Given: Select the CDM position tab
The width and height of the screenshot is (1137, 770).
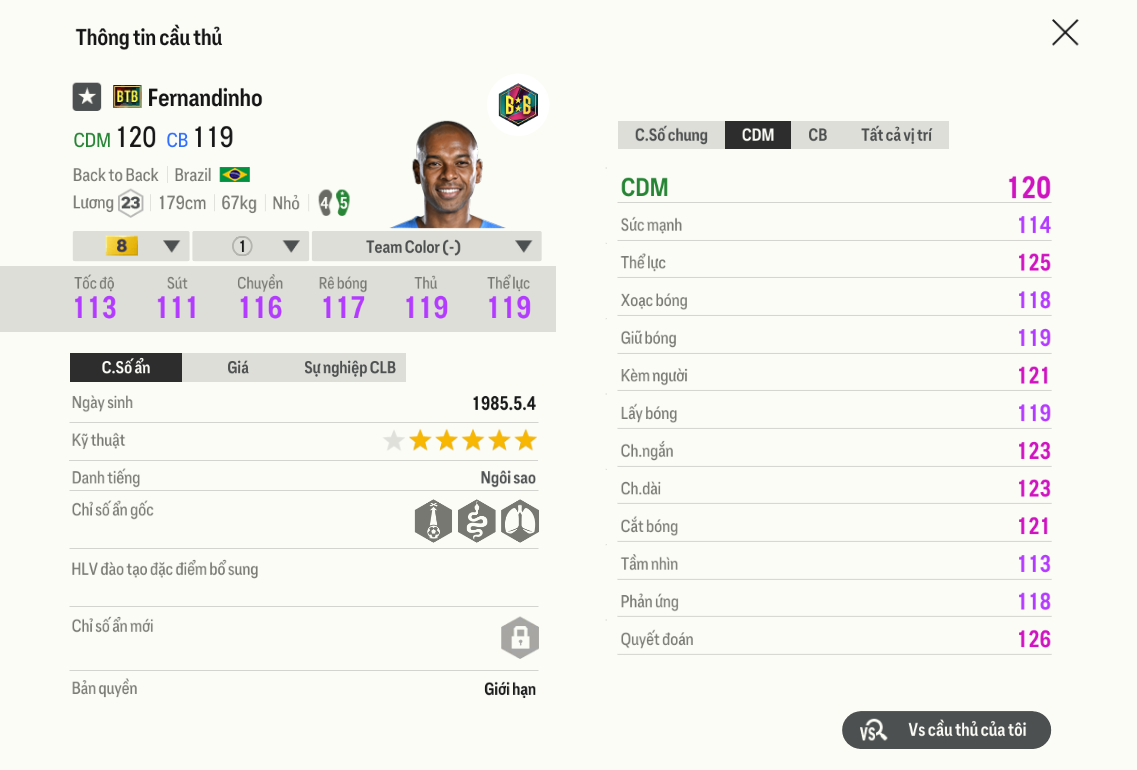Looking at the screenshot, I should pyautogui.click(x=758, y=135).
